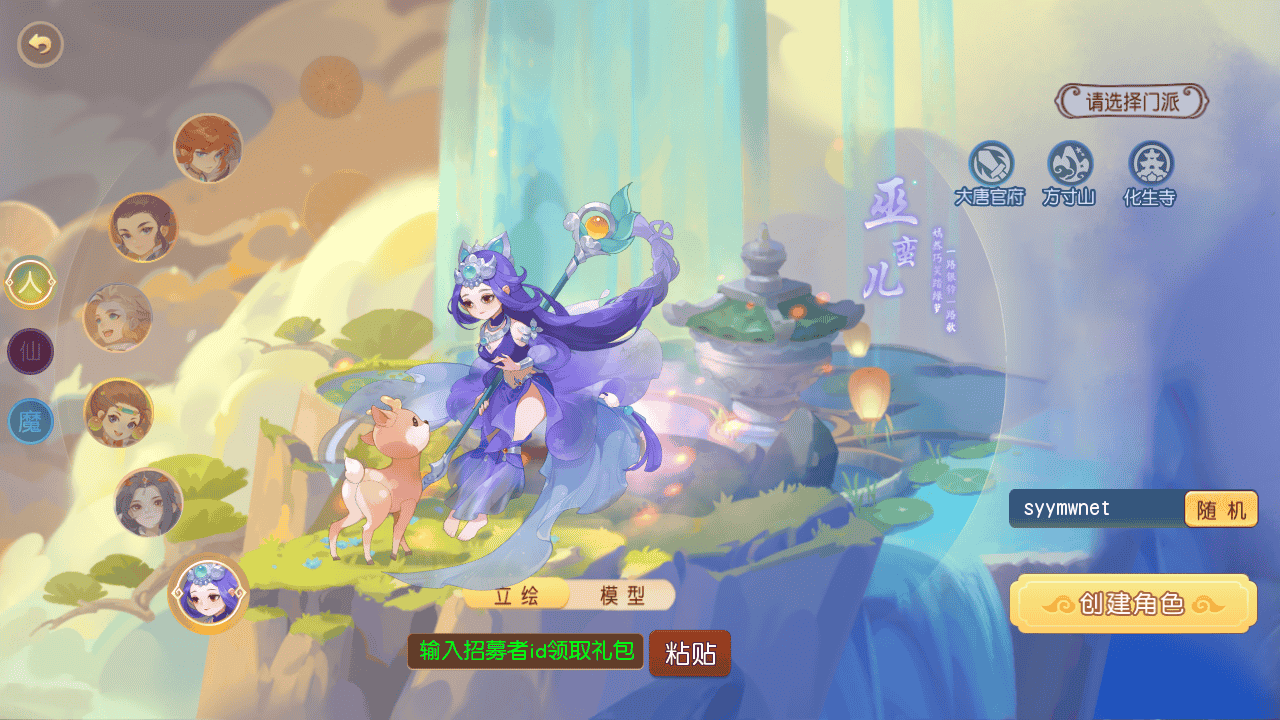Screen dimensions: 1280x720
Task: Switch to the 仙 race tab
Action: tap(31, 352)
